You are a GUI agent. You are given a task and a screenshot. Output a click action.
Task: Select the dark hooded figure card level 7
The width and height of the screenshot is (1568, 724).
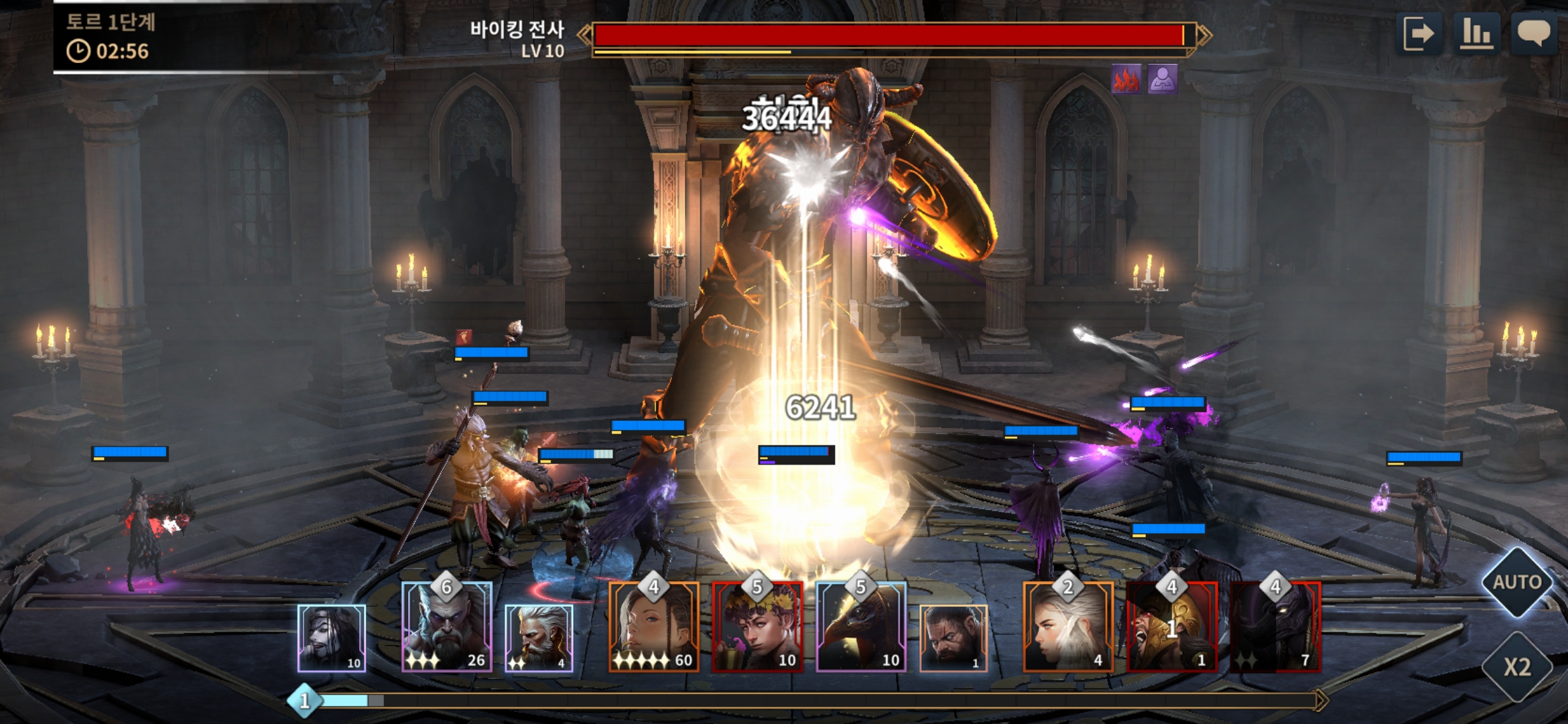(1275, 627)
